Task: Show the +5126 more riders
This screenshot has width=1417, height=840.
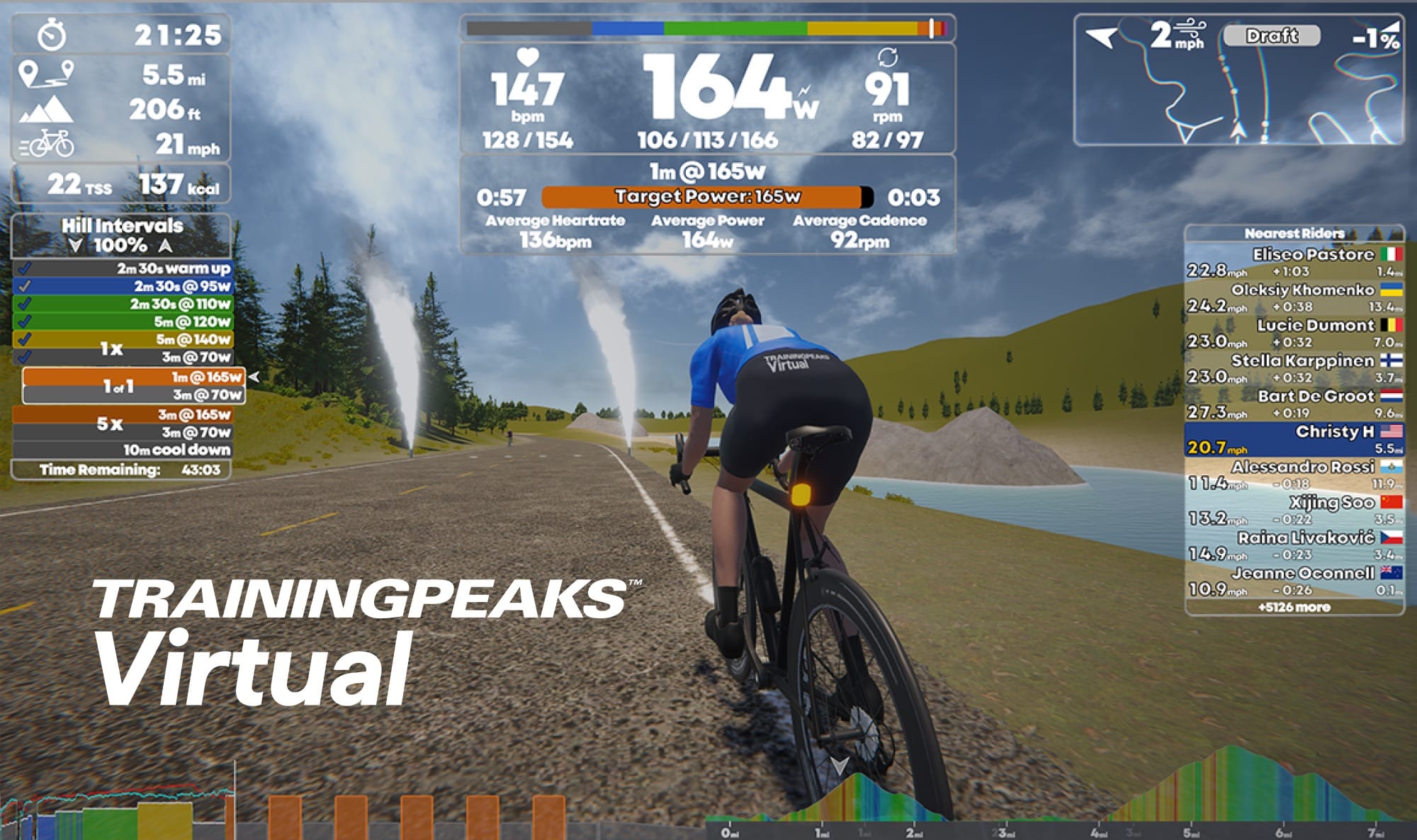Action: click(x=1294, y=607)
